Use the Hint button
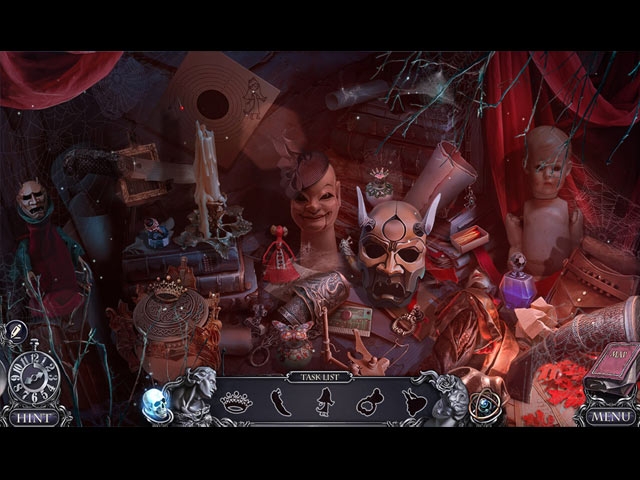The image size is (640, 480). click(x=35, y=416)
